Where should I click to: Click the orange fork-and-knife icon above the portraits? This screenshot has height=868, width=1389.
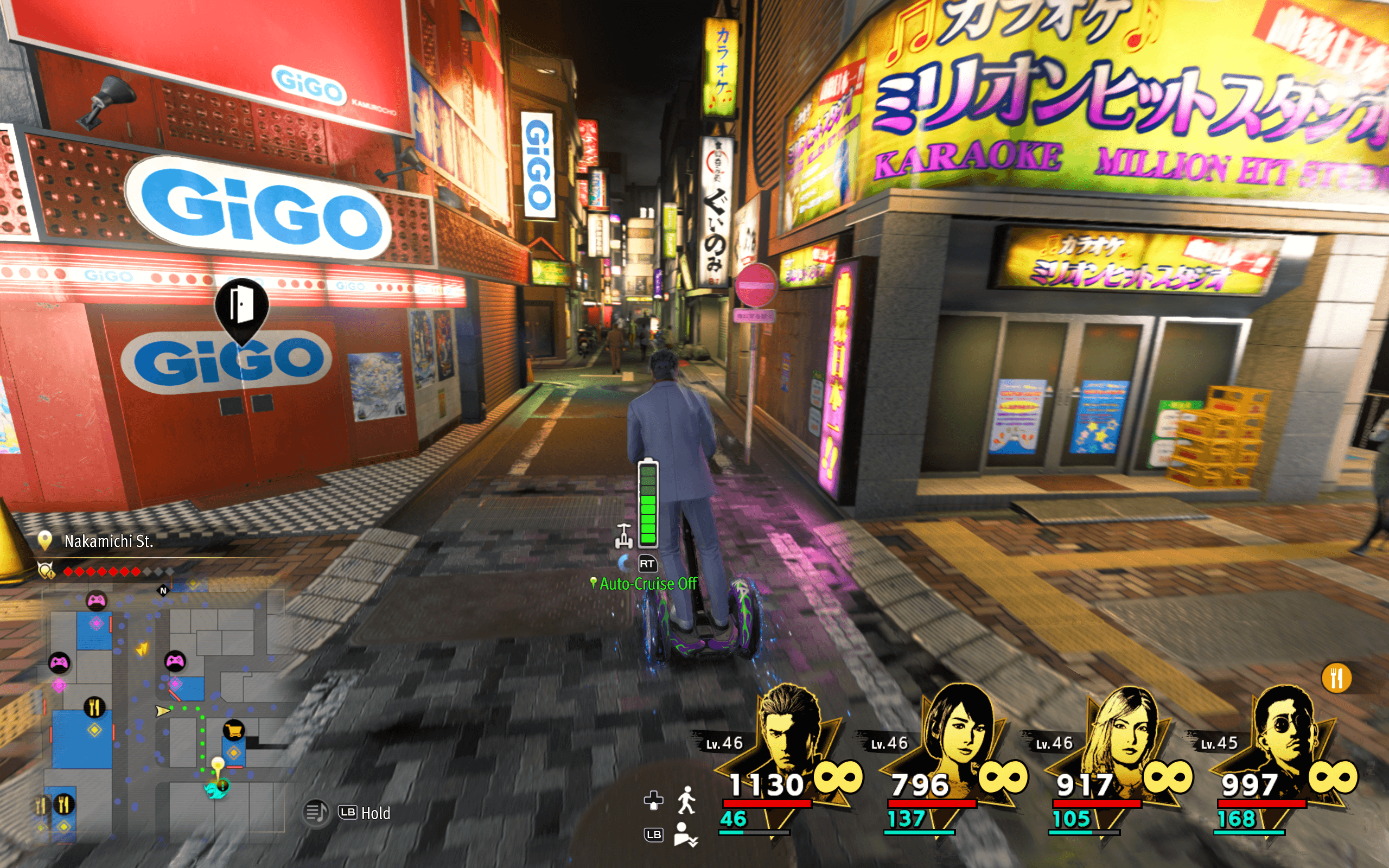[1336, 678]
